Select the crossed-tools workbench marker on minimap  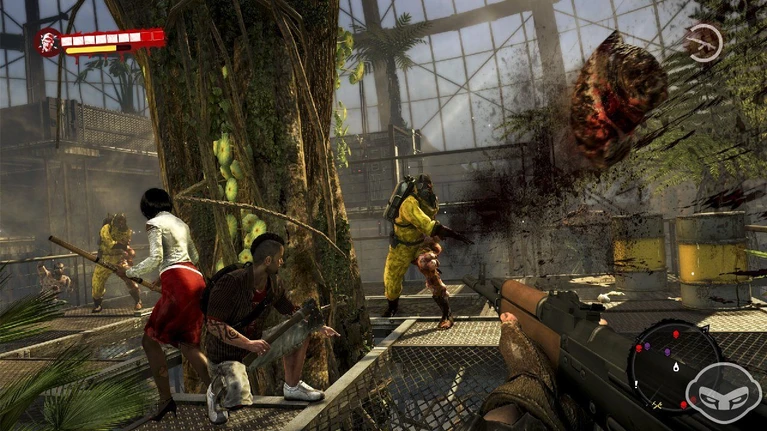(x=657, y=405)
